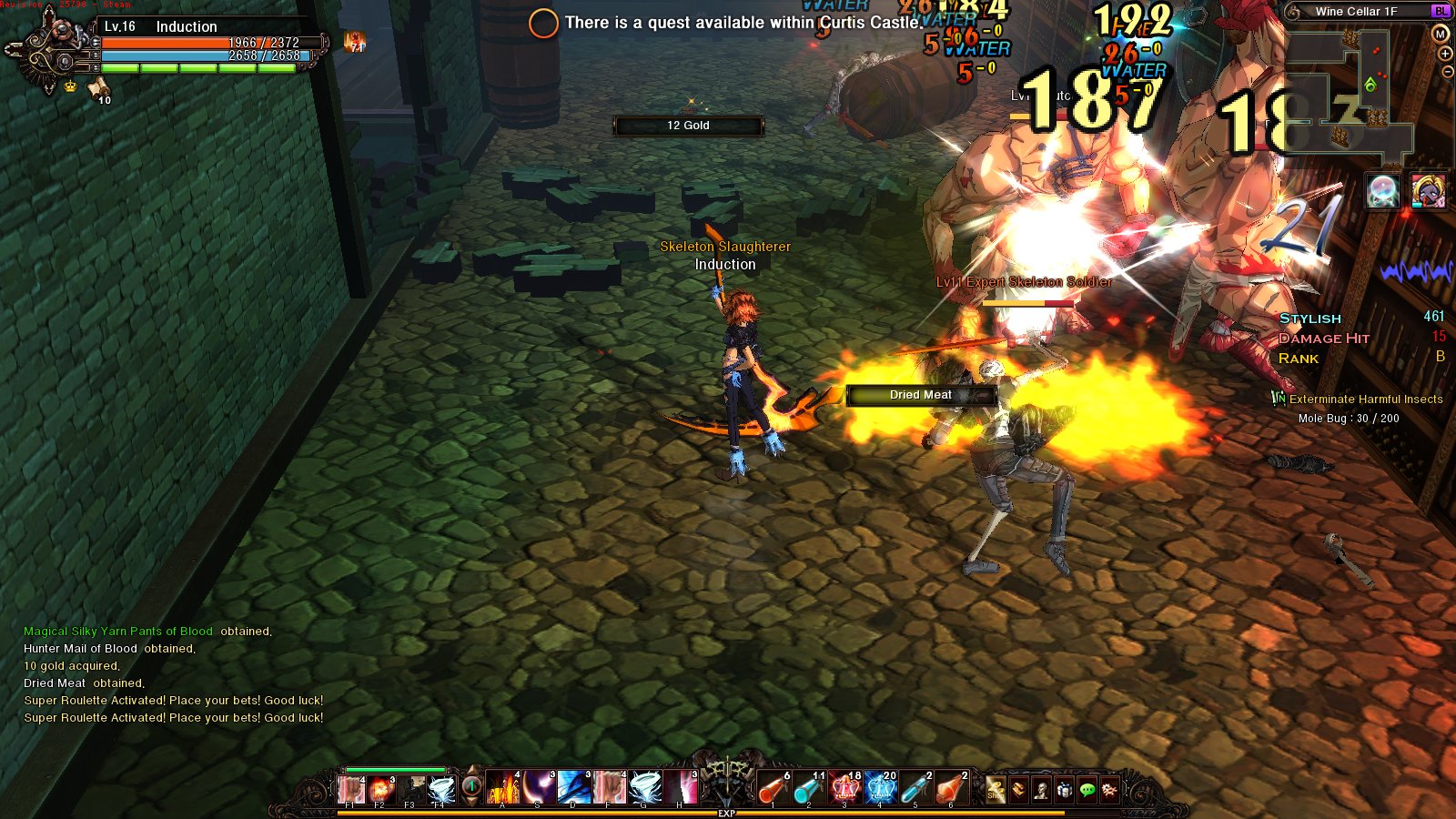
Task: Open the Shop from the bottom bar
Action: [x=996, y=790]
